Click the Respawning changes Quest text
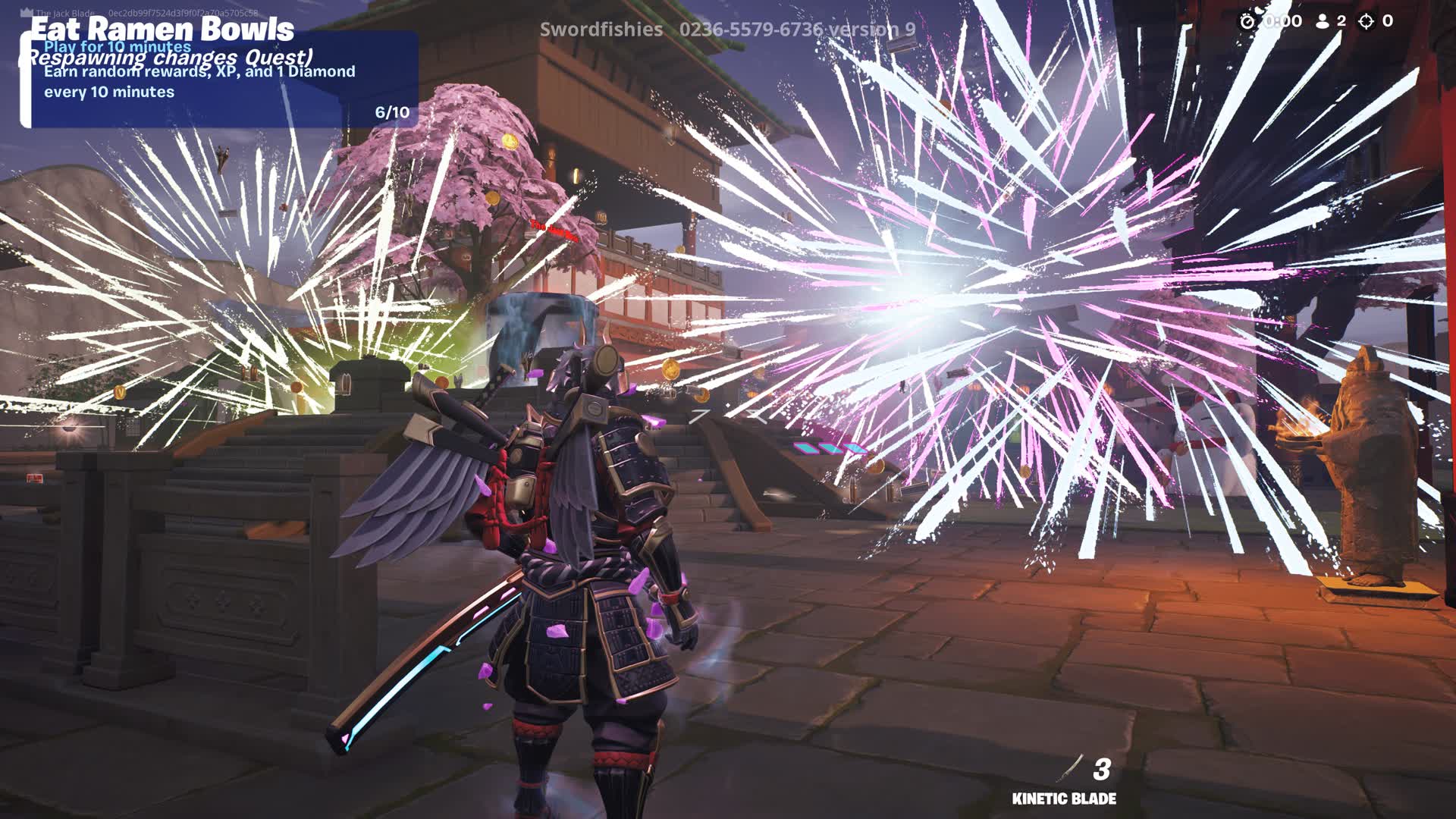The height and width of the screenshot is (819, 1456). tap(169, 58)
